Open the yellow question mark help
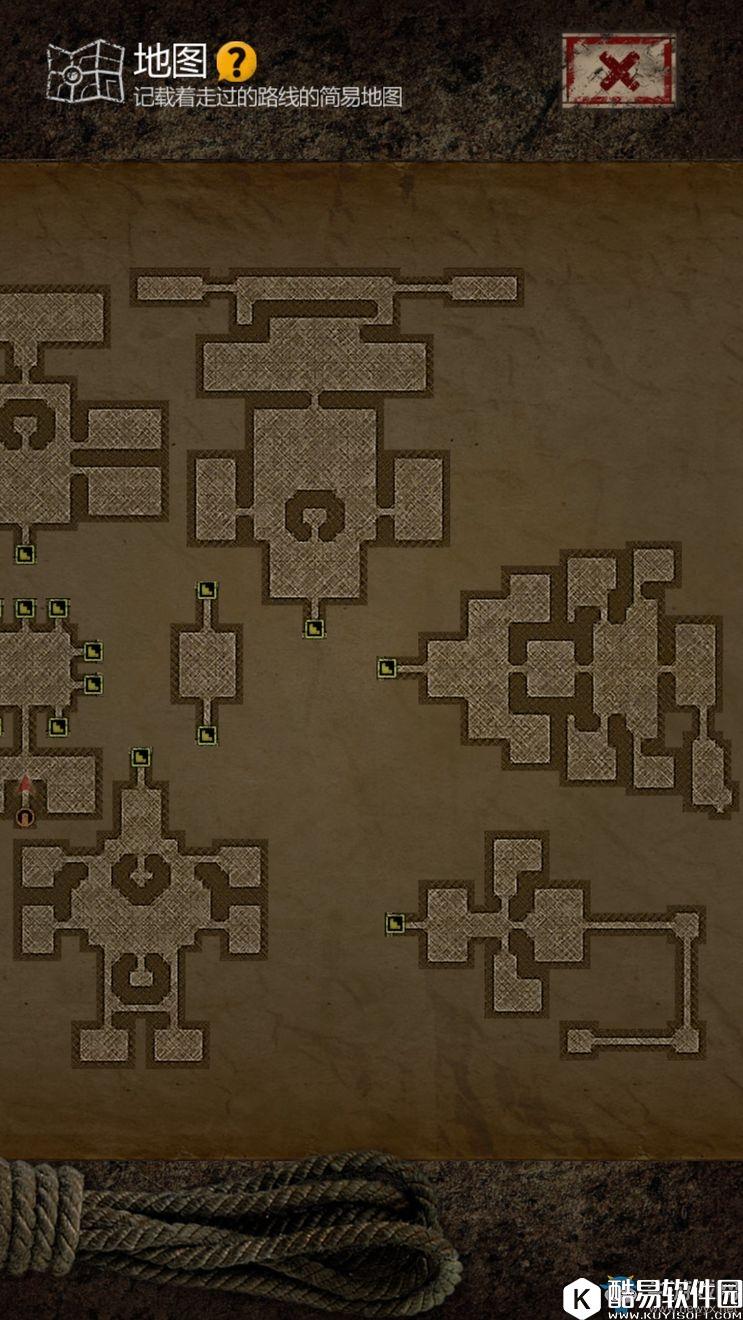743x1320 pixels. [237, 62]
